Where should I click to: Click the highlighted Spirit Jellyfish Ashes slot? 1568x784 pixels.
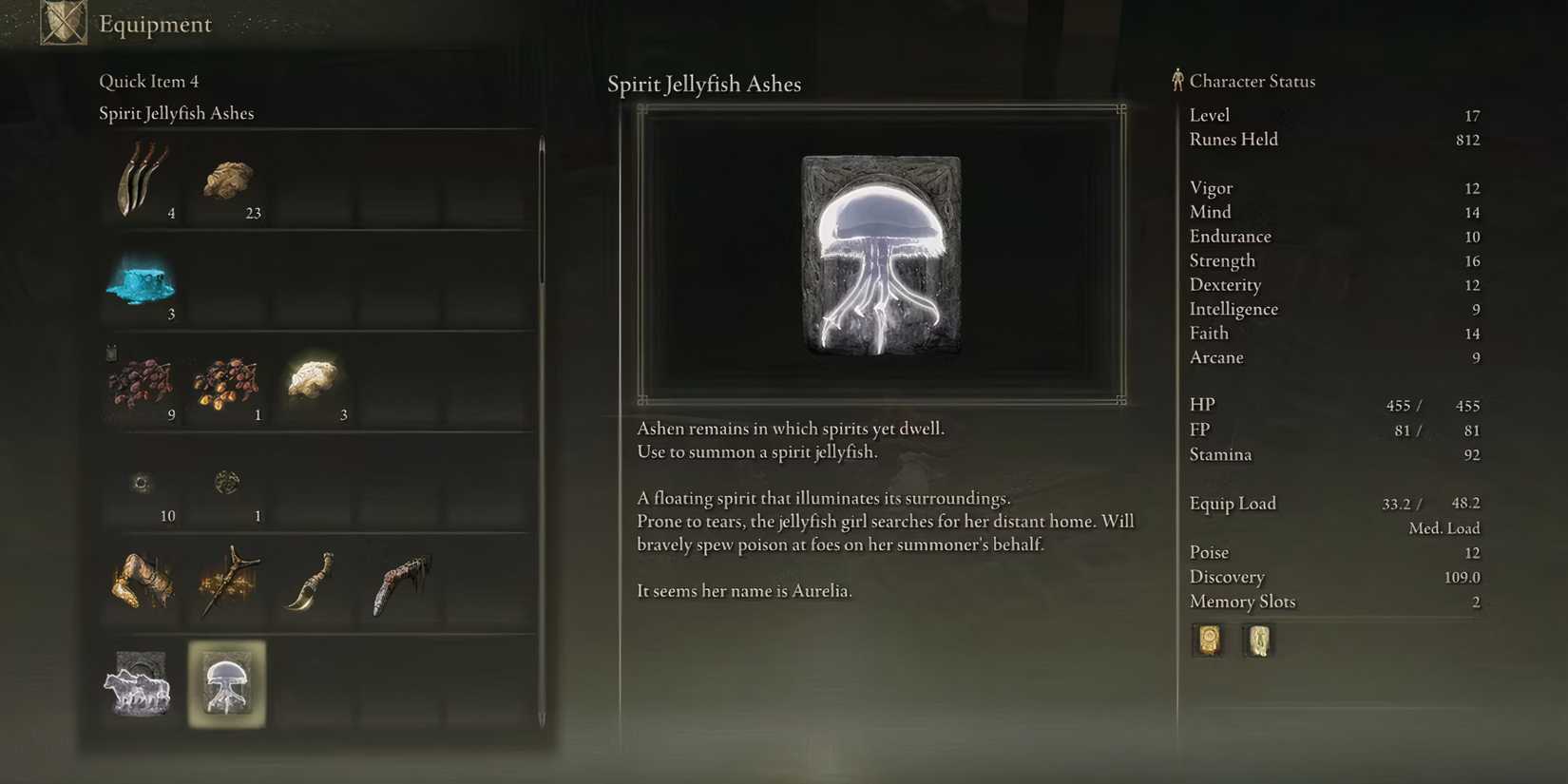coord(228,684)
